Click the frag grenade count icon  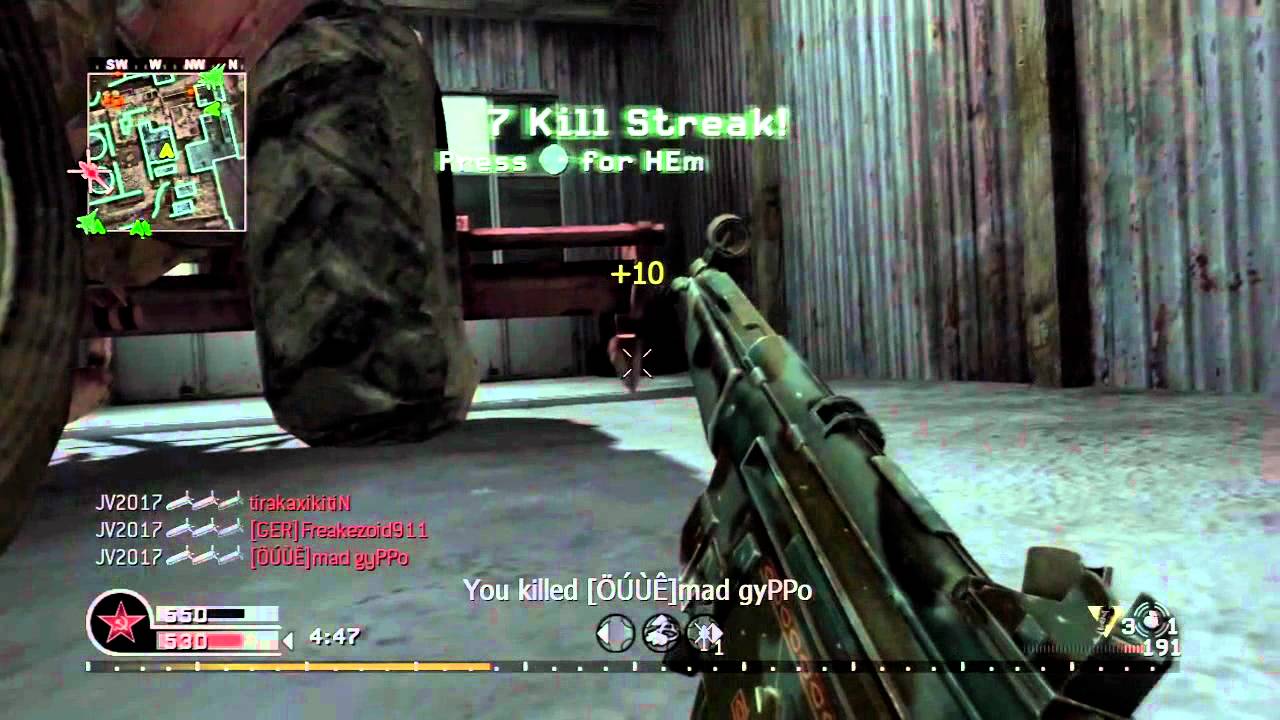coord(1100,622)
